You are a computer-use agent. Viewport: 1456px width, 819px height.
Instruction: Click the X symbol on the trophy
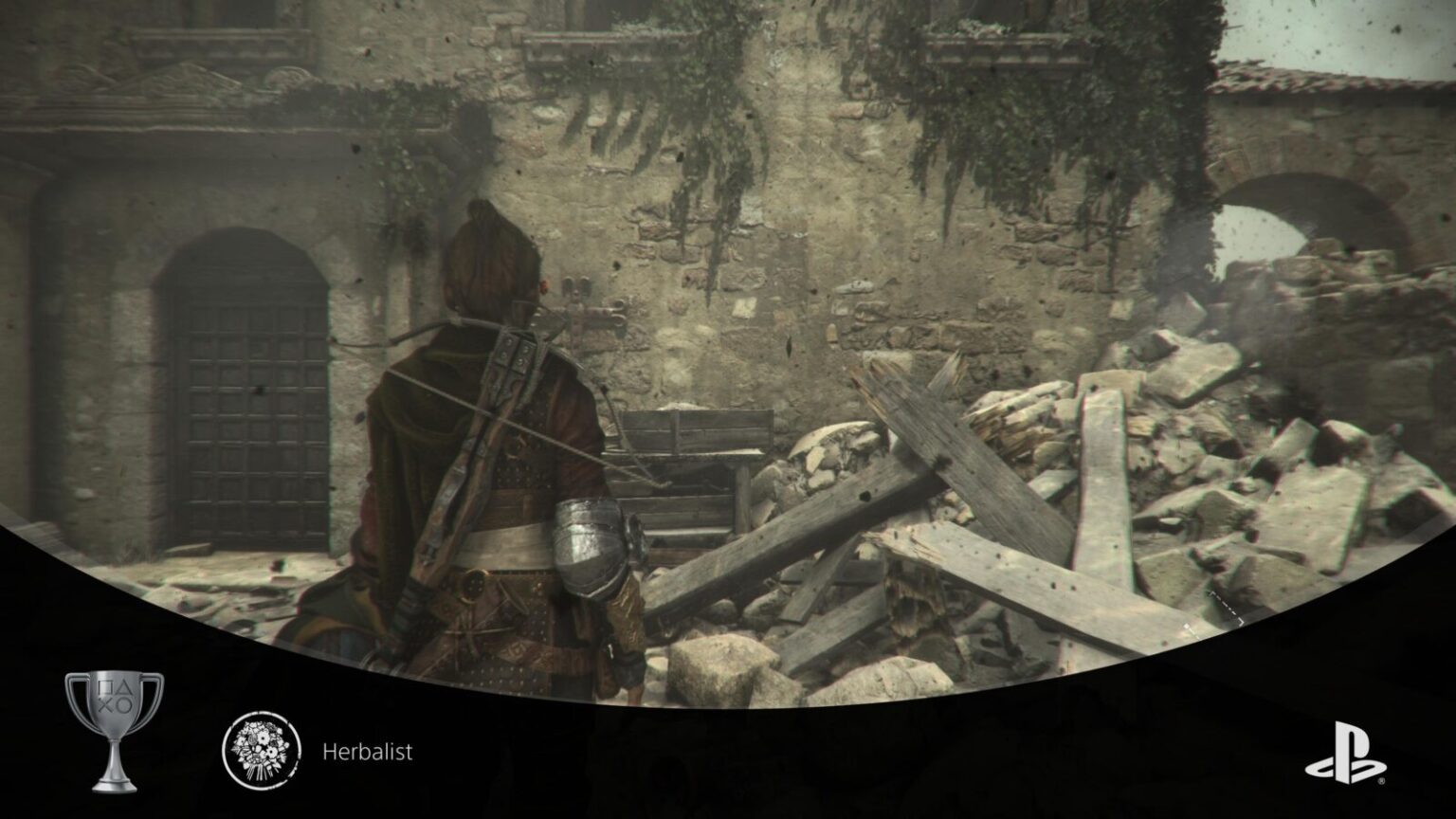tap(105, 705)
